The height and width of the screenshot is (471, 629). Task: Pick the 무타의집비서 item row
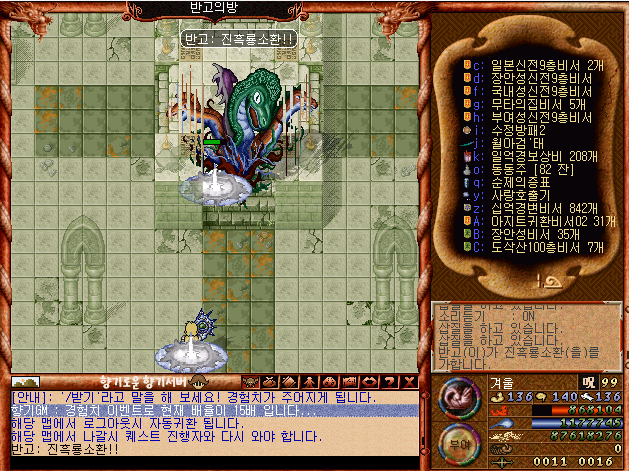530,103
